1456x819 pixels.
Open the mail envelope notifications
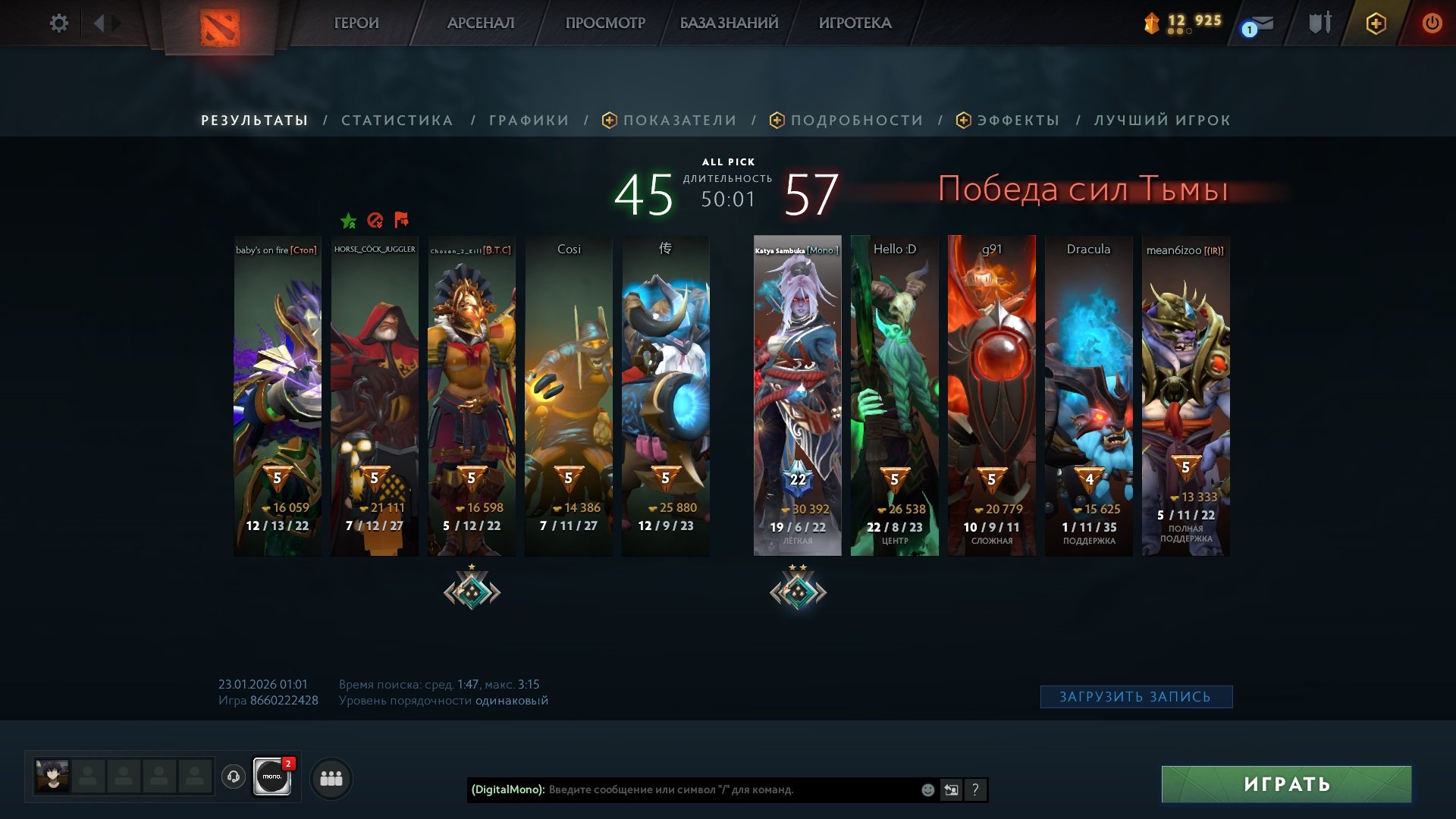[x=1260, y=24]
